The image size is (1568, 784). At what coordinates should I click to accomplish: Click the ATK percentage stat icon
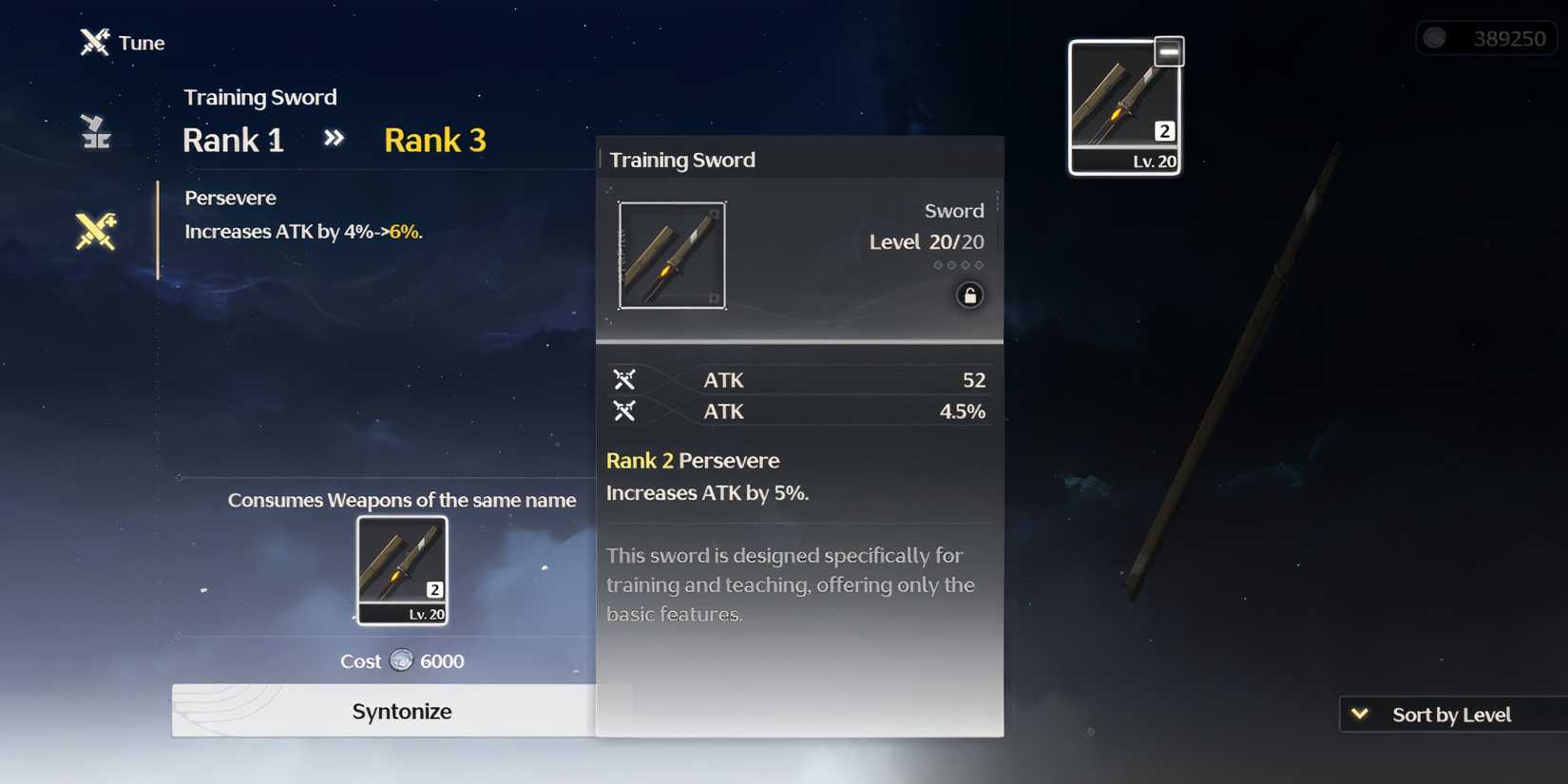click(625, 411)
